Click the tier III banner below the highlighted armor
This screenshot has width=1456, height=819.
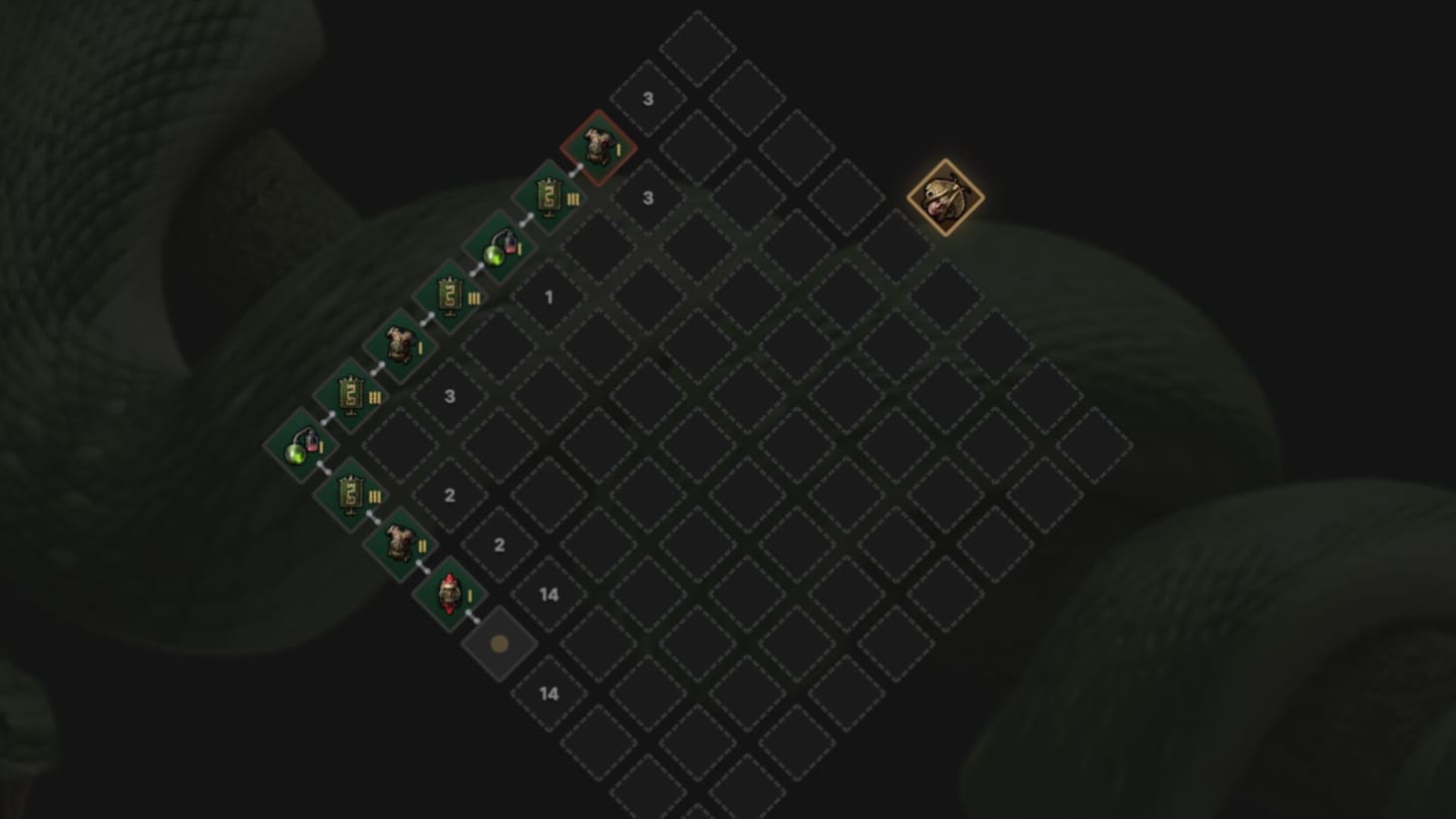click(x=548, y=199)
